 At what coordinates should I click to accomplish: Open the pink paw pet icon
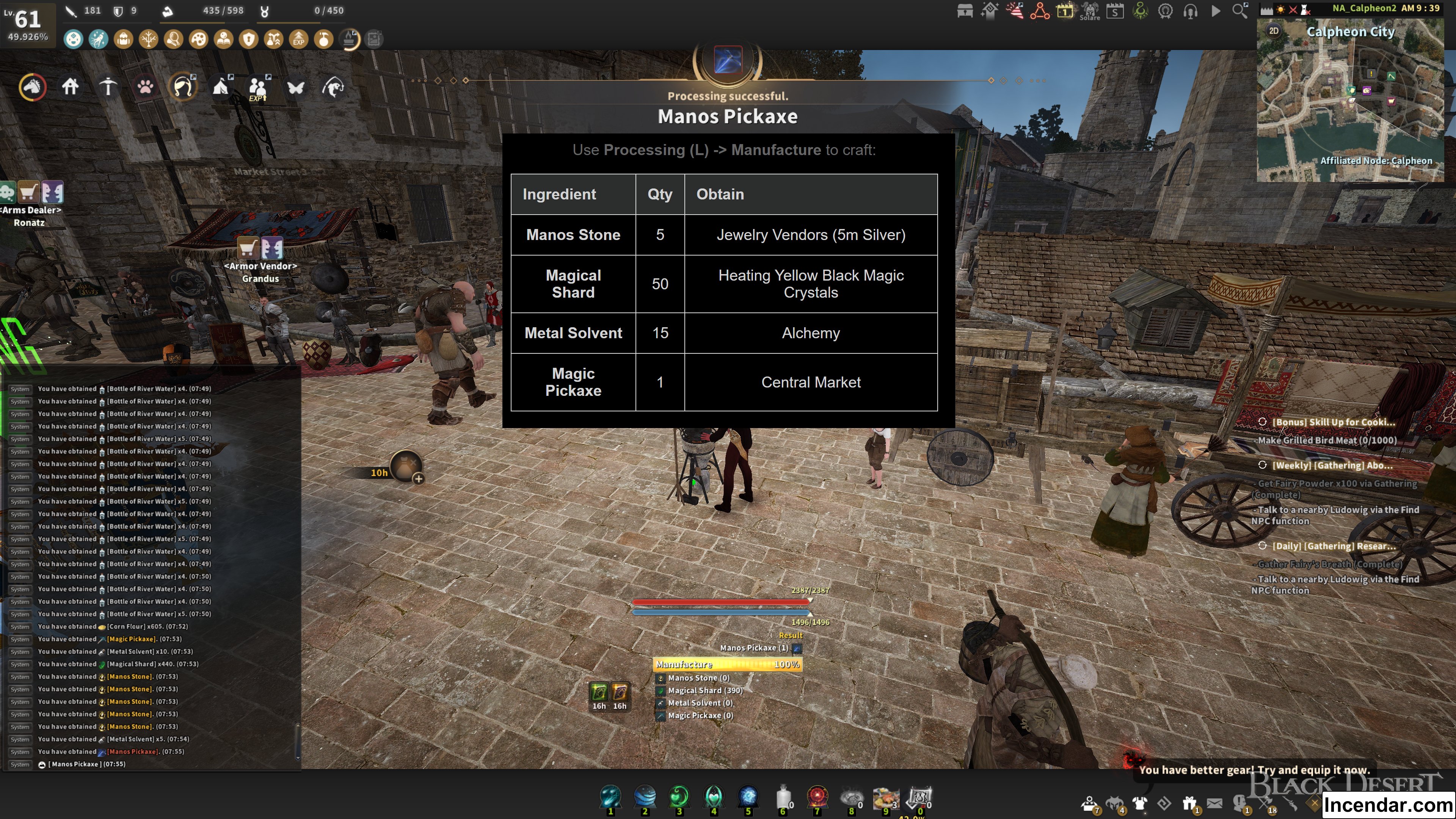coord(145,87)
